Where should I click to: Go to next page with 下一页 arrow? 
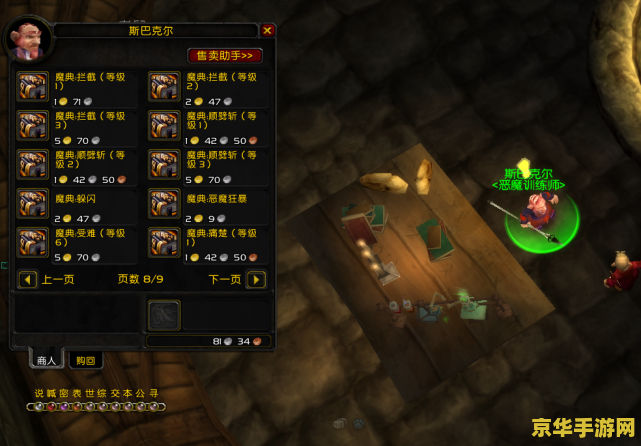pos(257,279)
